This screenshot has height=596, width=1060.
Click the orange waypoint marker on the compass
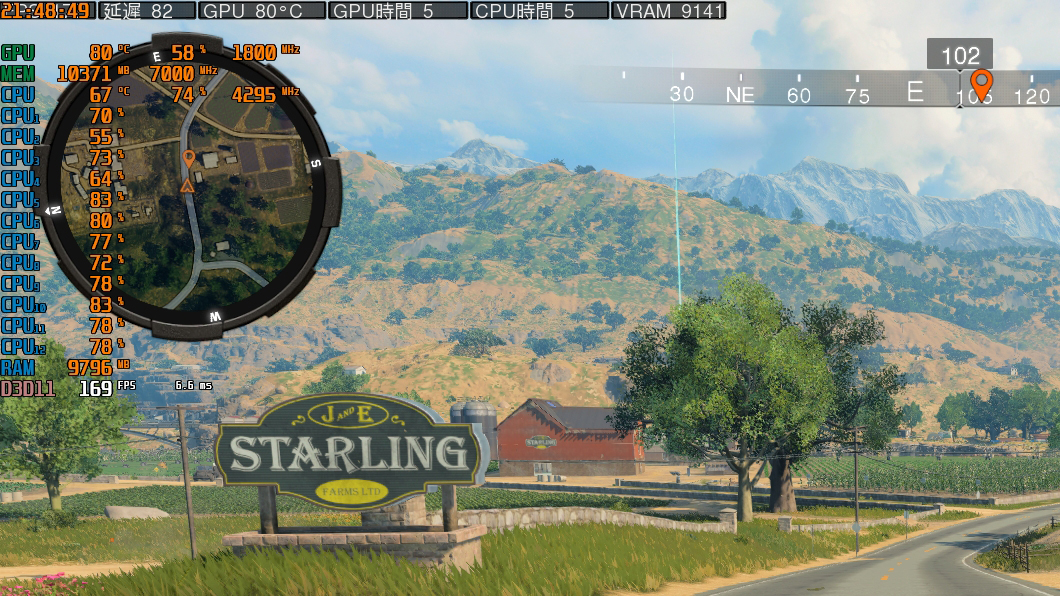pos(981,82)
